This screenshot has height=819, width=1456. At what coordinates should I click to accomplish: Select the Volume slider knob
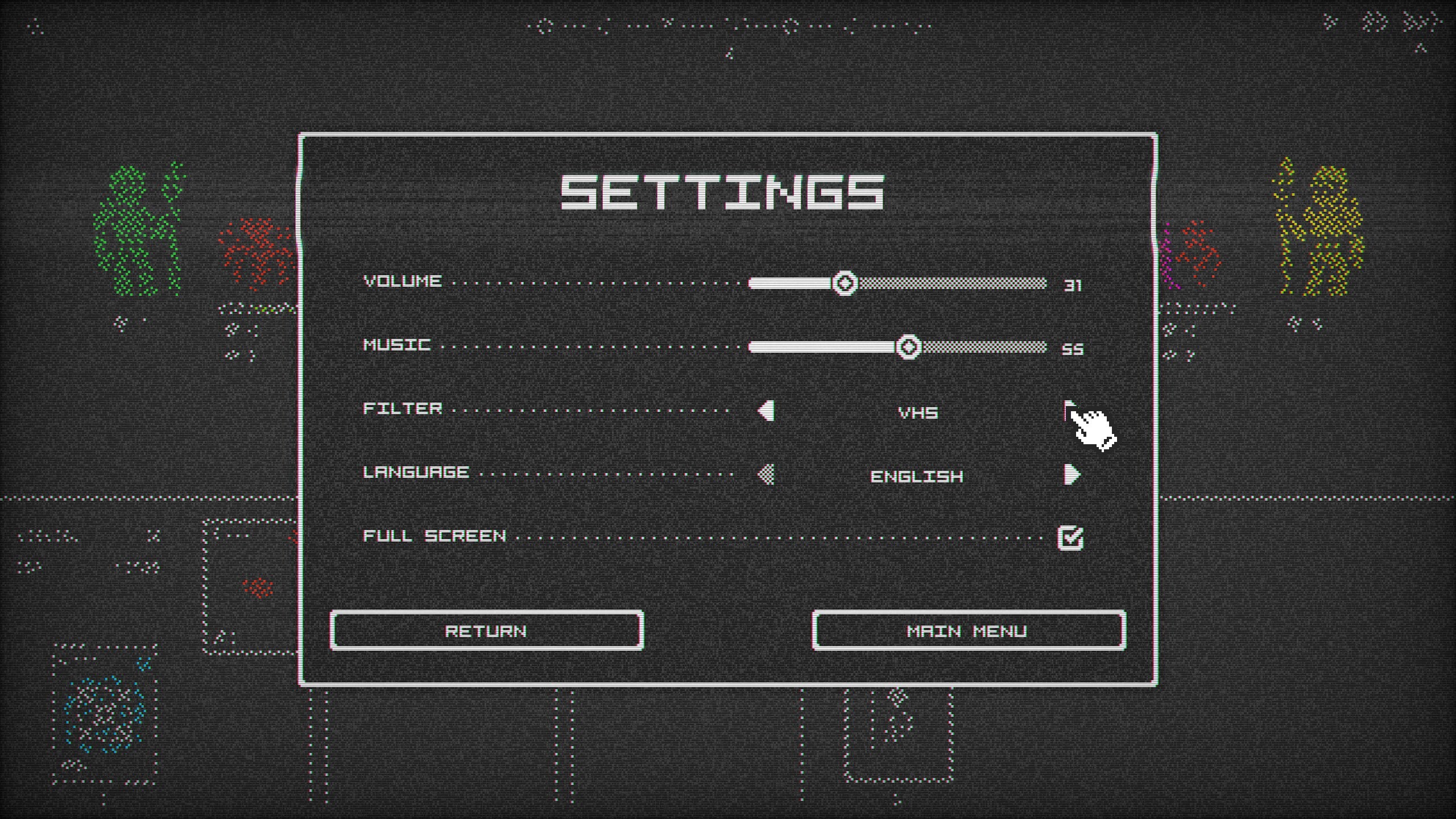tap(845, 283)
